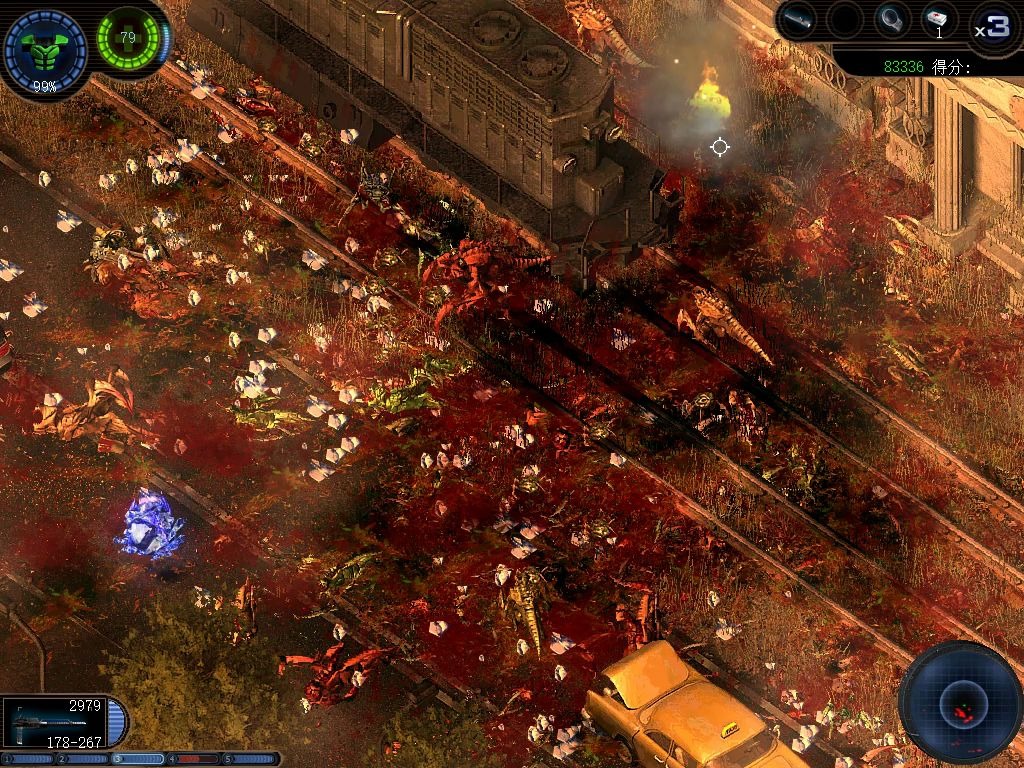Viewport: 1024px width, 768px height.
Task: Select the radar lens item slot
Action: 891,20
